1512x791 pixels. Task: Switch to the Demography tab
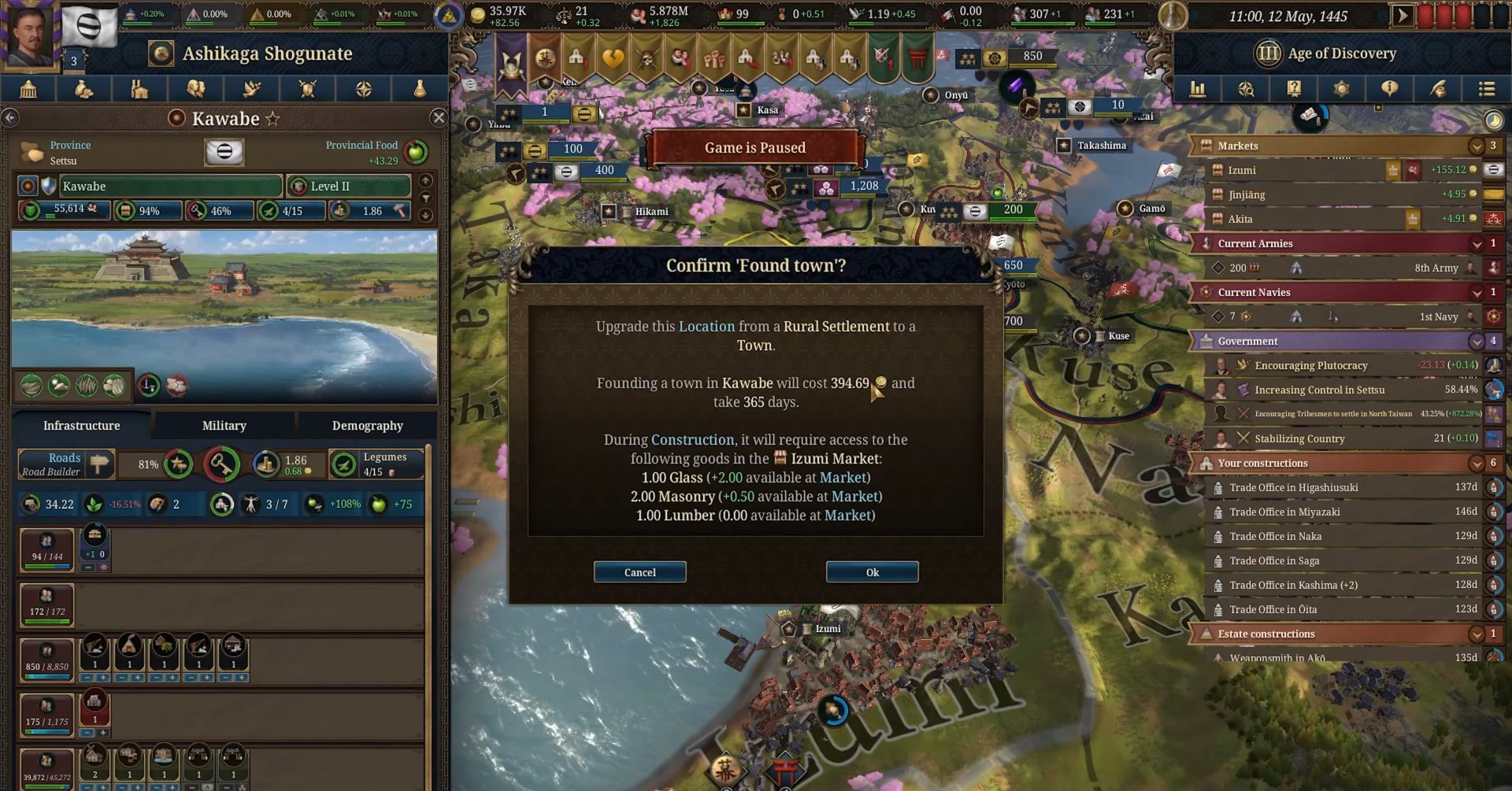pyautogui.click(x=367, y=425)
